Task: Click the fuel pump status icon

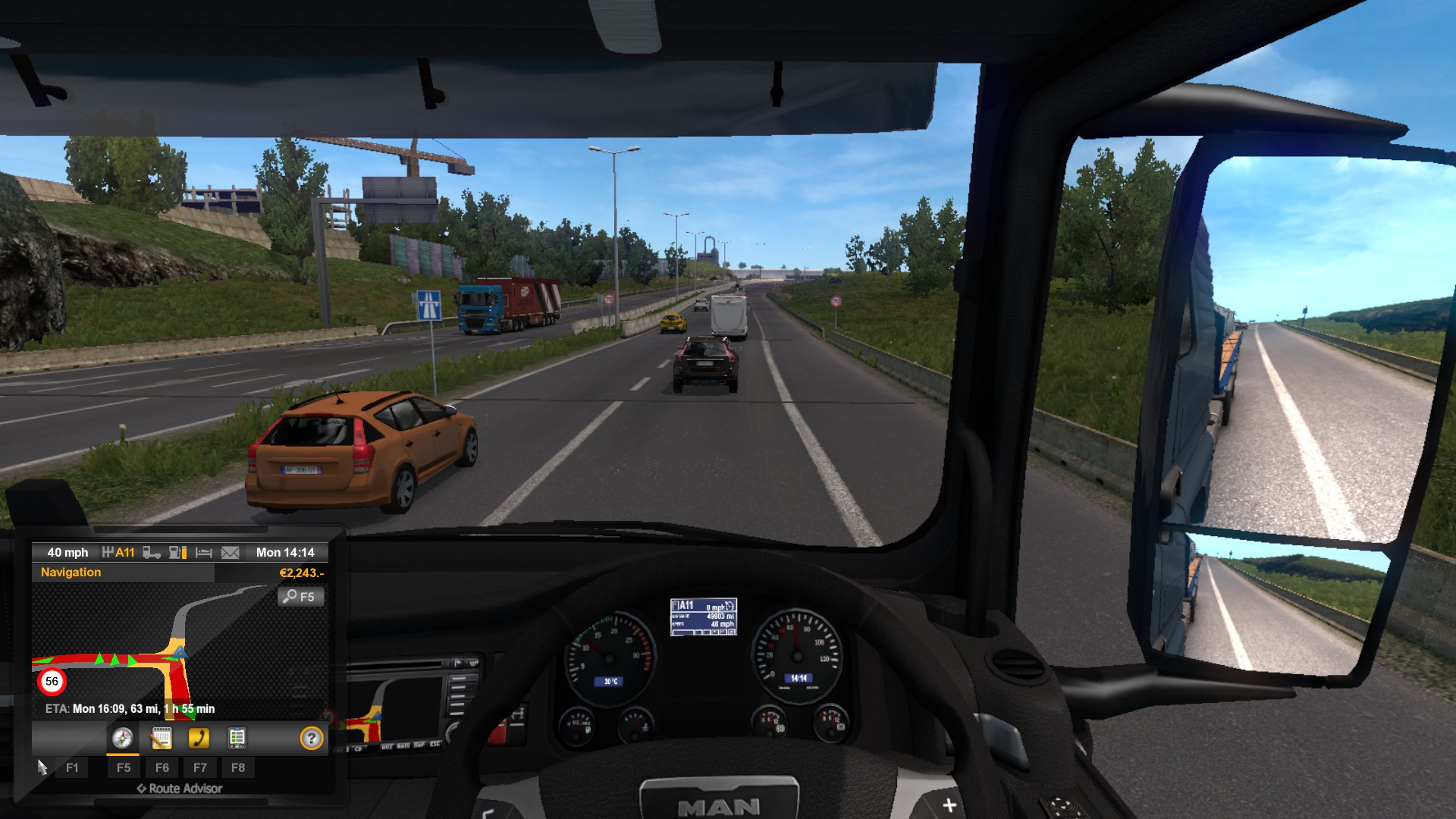Action: coord(177,553)
